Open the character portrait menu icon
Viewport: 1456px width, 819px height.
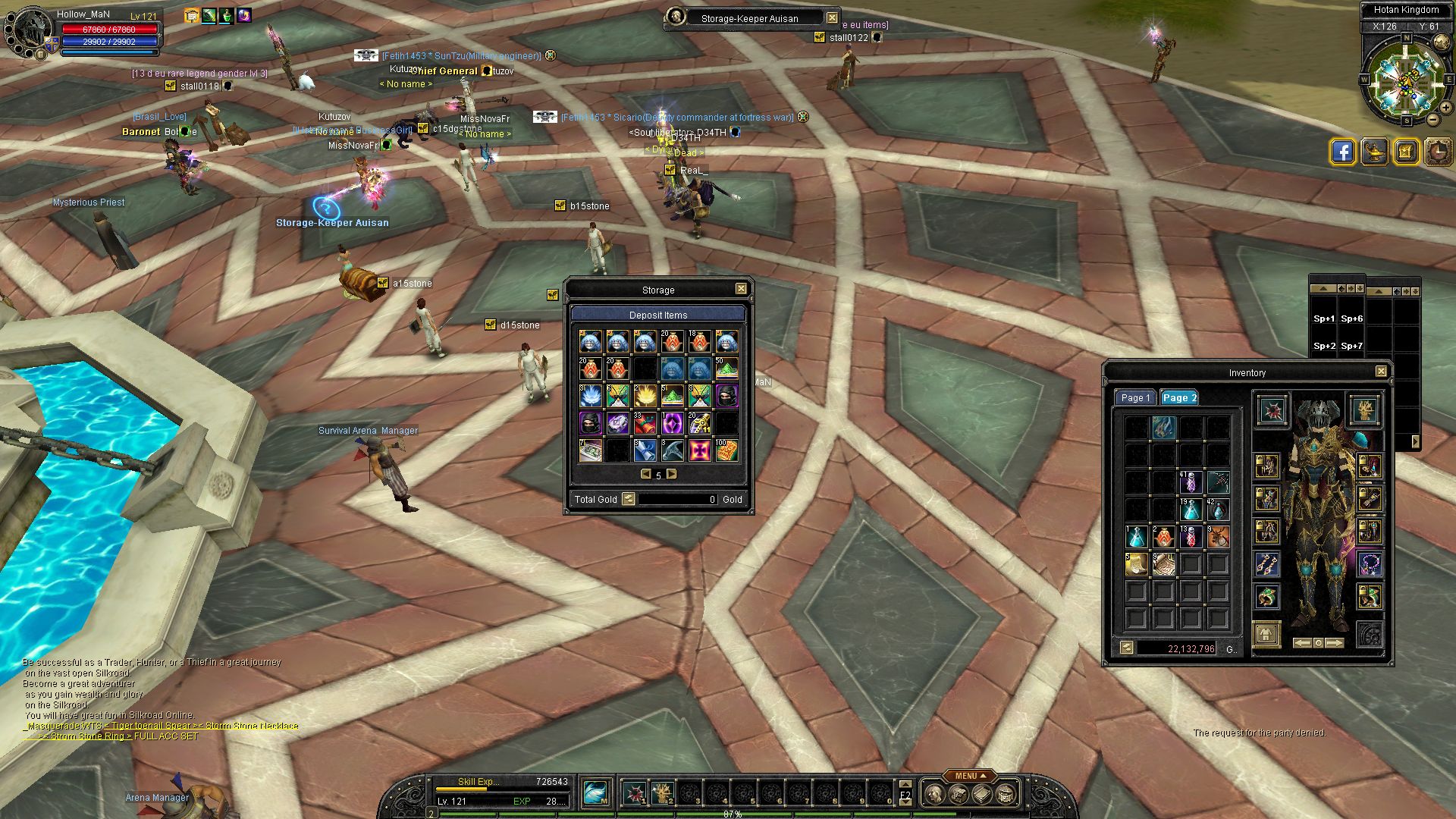pyautogui.click(x=29, y=30)
